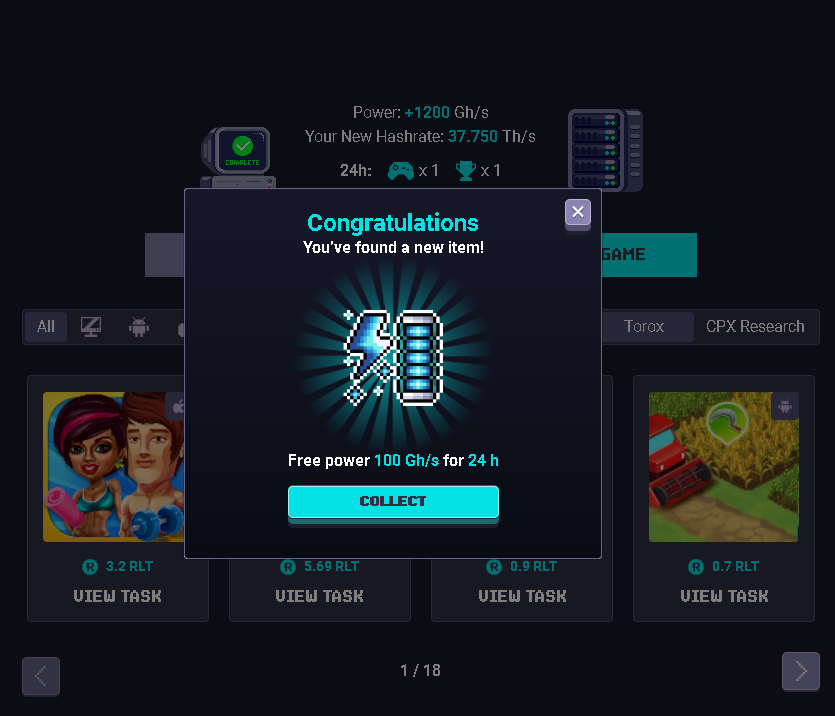Filter tasks by Android robot icon

tap(139, 326)
